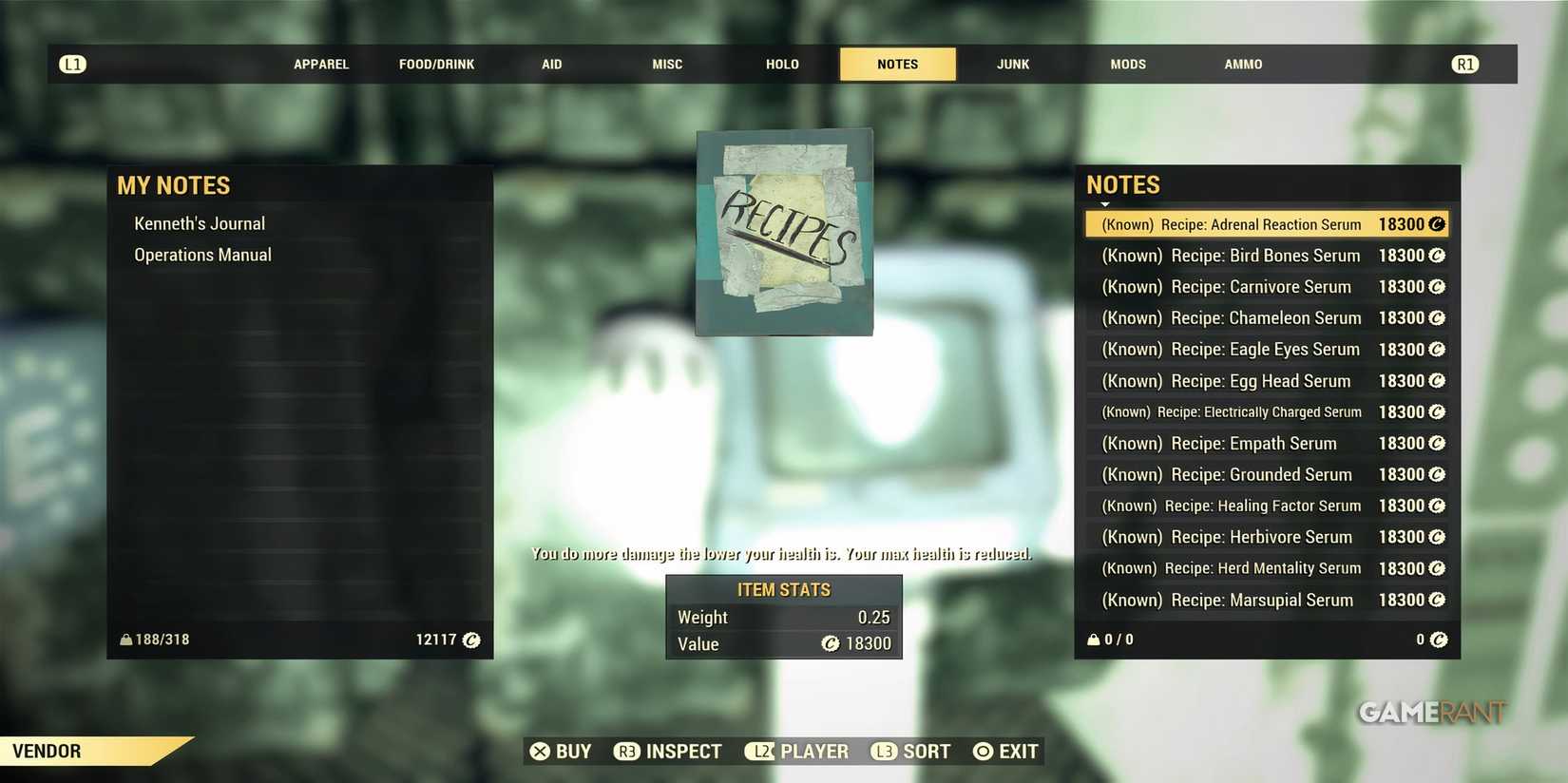Image resolution: width=1568 pixels, height=783 pixels.
Task: Click the L1 bumper icon top left
Action: point(72,64)
